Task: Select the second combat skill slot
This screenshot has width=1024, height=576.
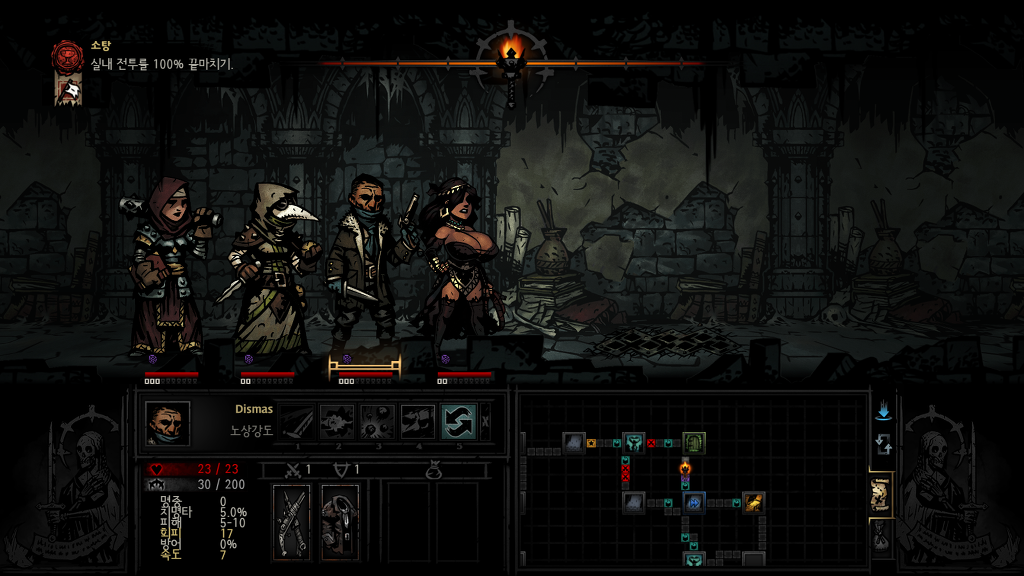Action: click(x=337, y=422)
